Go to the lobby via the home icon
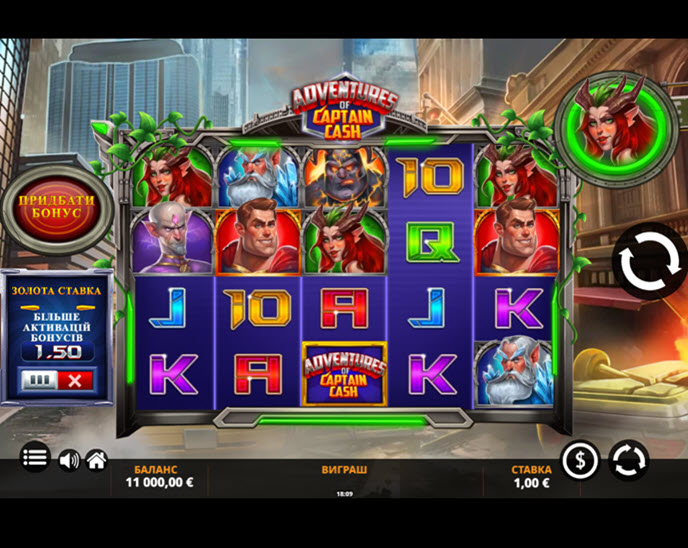 tap(96, 460)
